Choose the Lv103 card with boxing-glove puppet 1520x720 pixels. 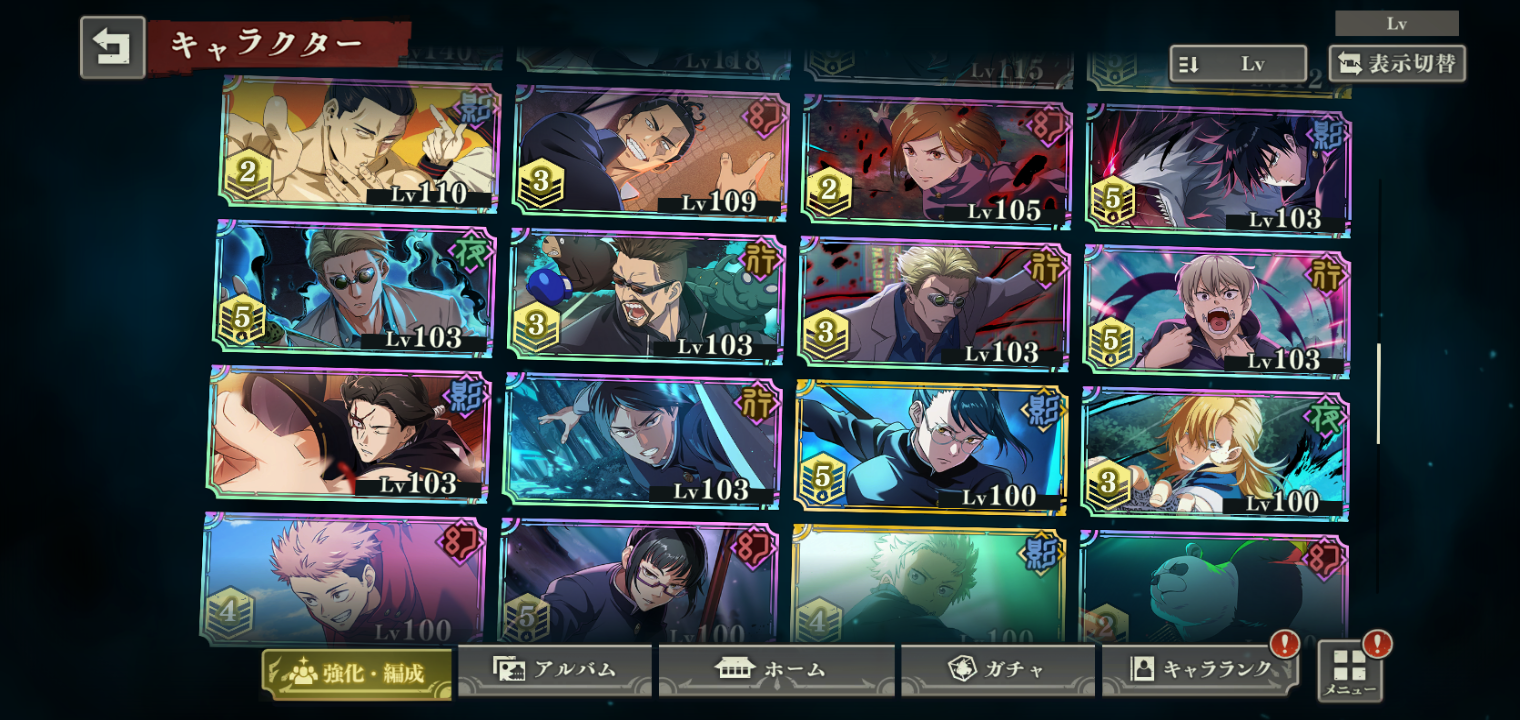[x=646, y=295]
